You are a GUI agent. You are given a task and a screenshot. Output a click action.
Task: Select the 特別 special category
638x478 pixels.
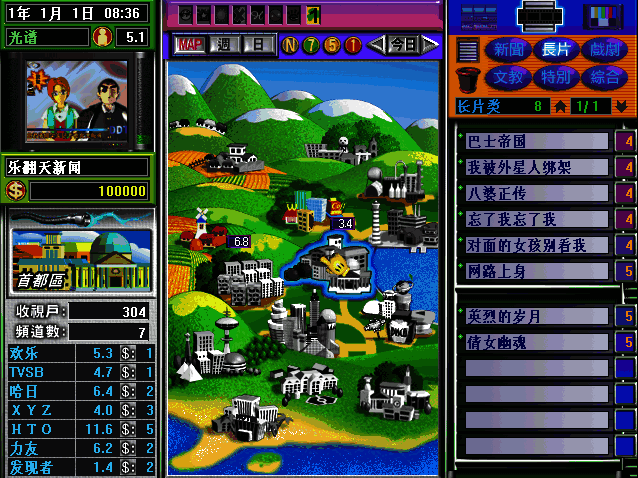tap(556, 76)
